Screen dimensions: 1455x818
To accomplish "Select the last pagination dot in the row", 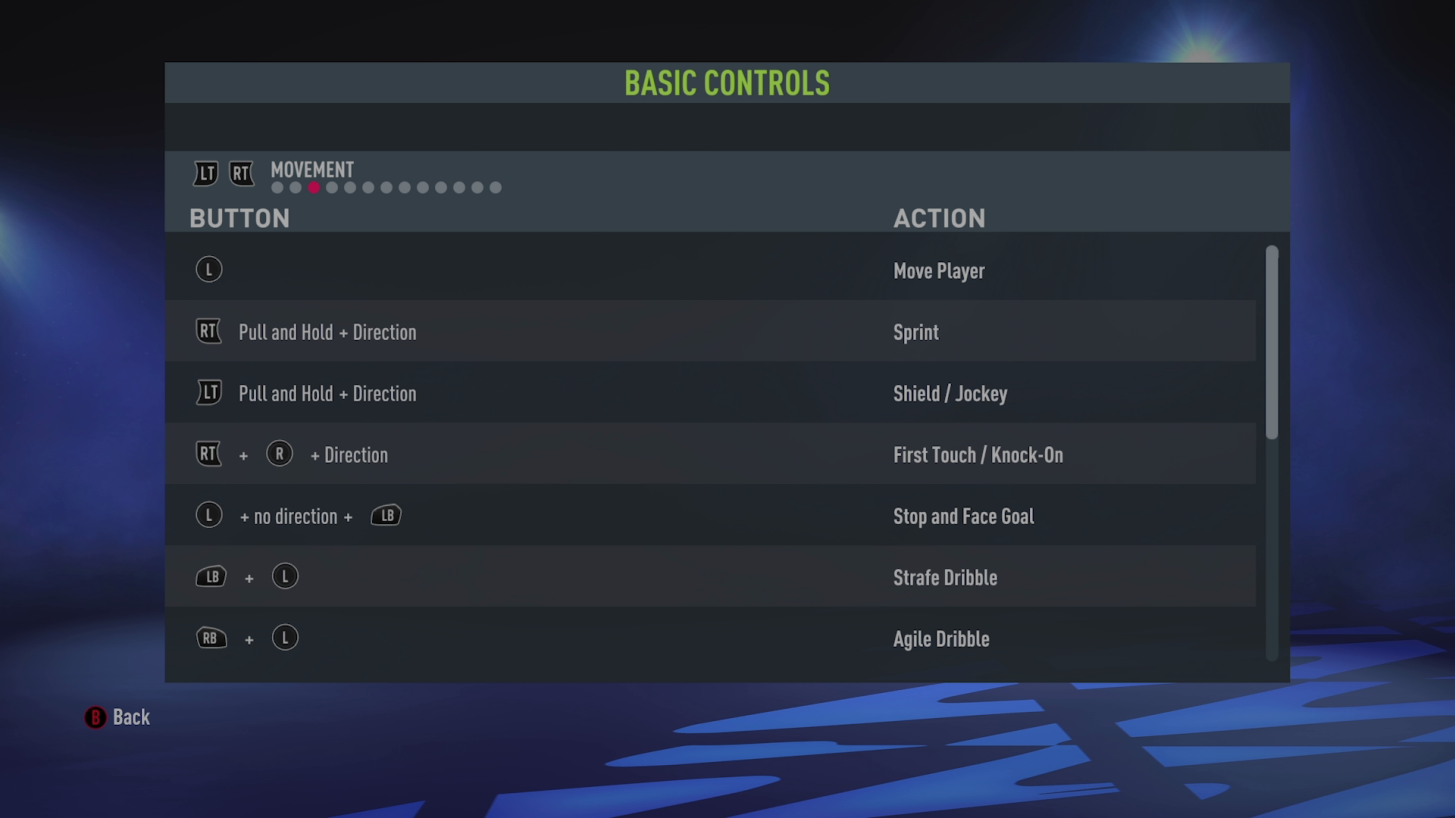I will click(495, 187).
